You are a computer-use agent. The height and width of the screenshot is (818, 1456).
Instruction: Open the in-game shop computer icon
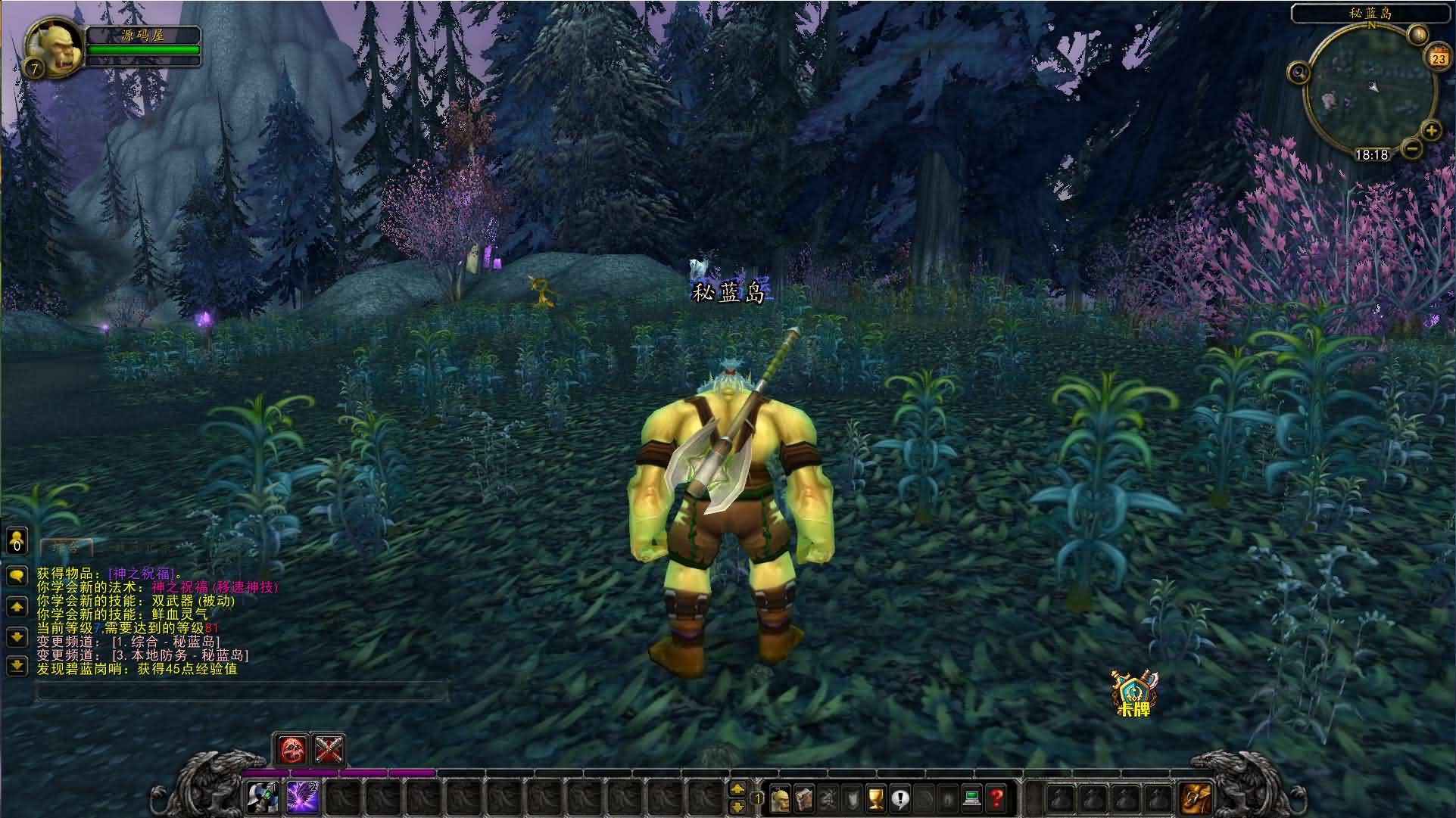coord(973,799)
